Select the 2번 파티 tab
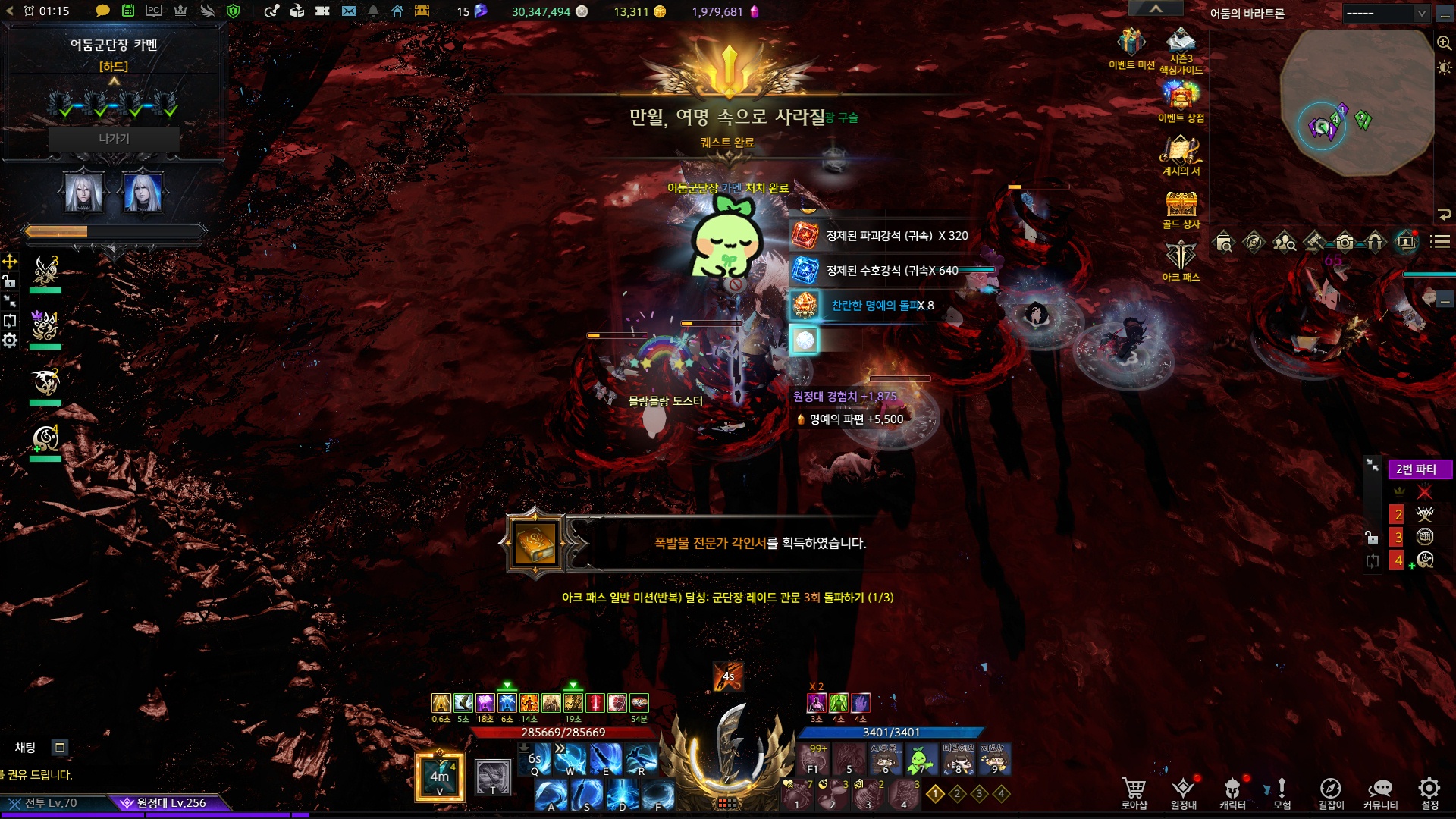Image resolution: width=1456 pixels, height=819 pixels. point(1419,469)
